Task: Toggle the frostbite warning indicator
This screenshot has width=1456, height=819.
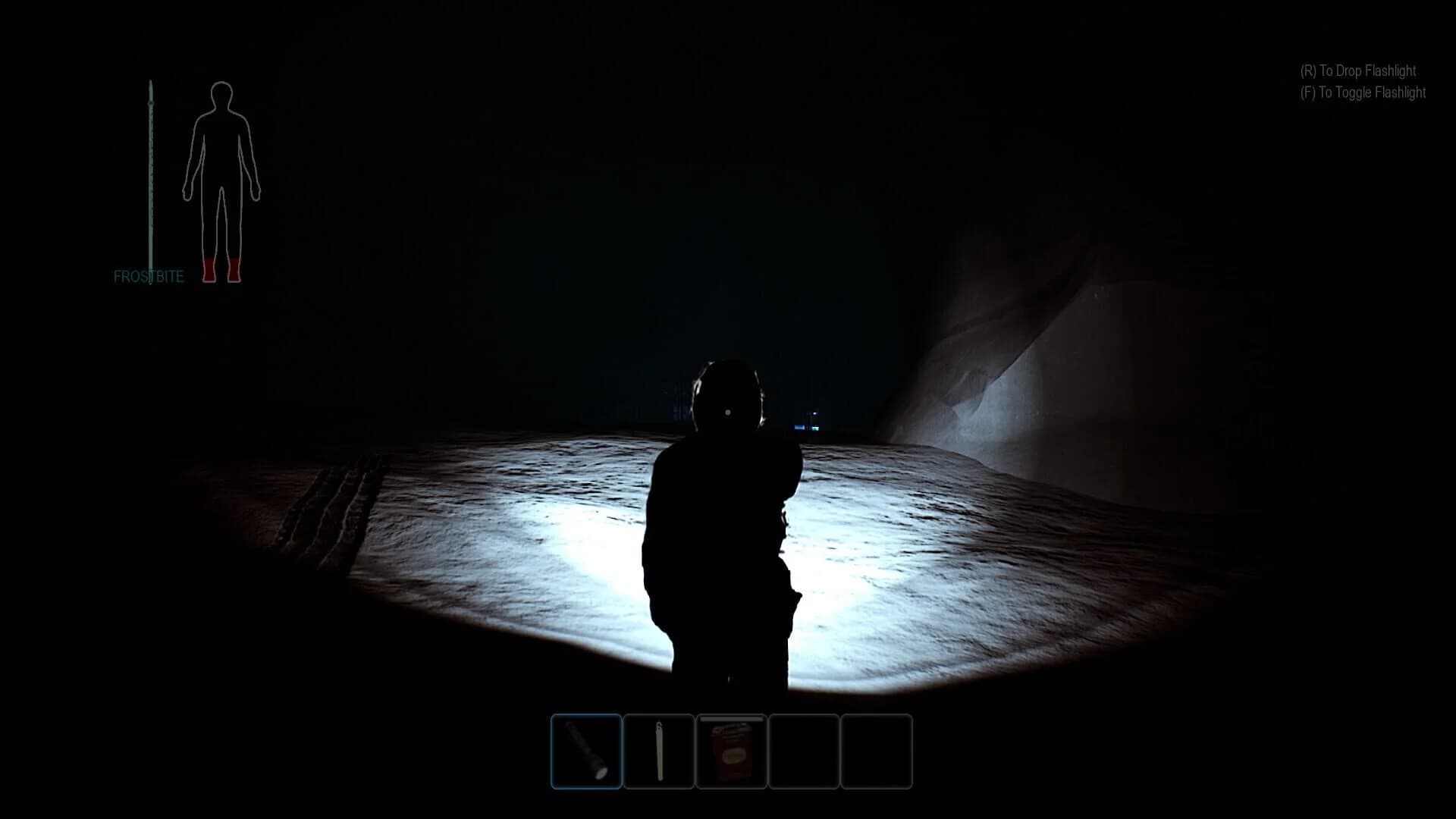Action: [x=149, y=277]
